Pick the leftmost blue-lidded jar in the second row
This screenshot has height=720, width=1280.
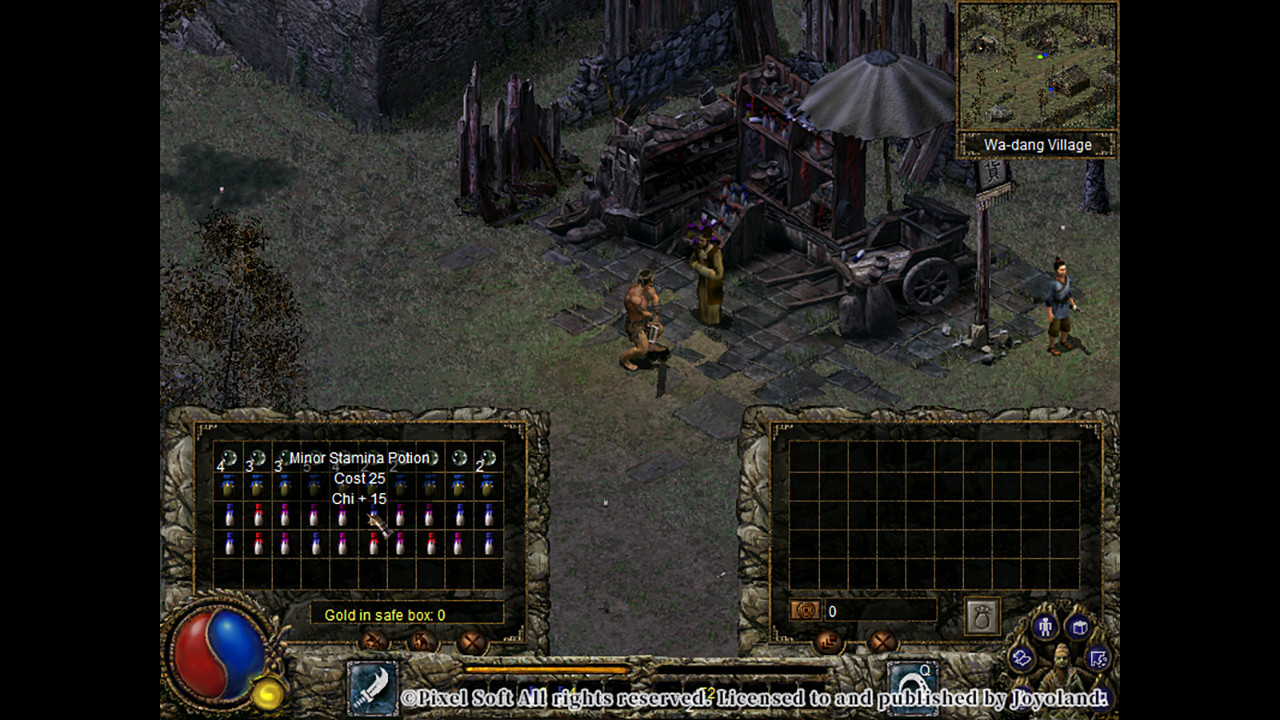pyautogui.click(x=228, y=486)
